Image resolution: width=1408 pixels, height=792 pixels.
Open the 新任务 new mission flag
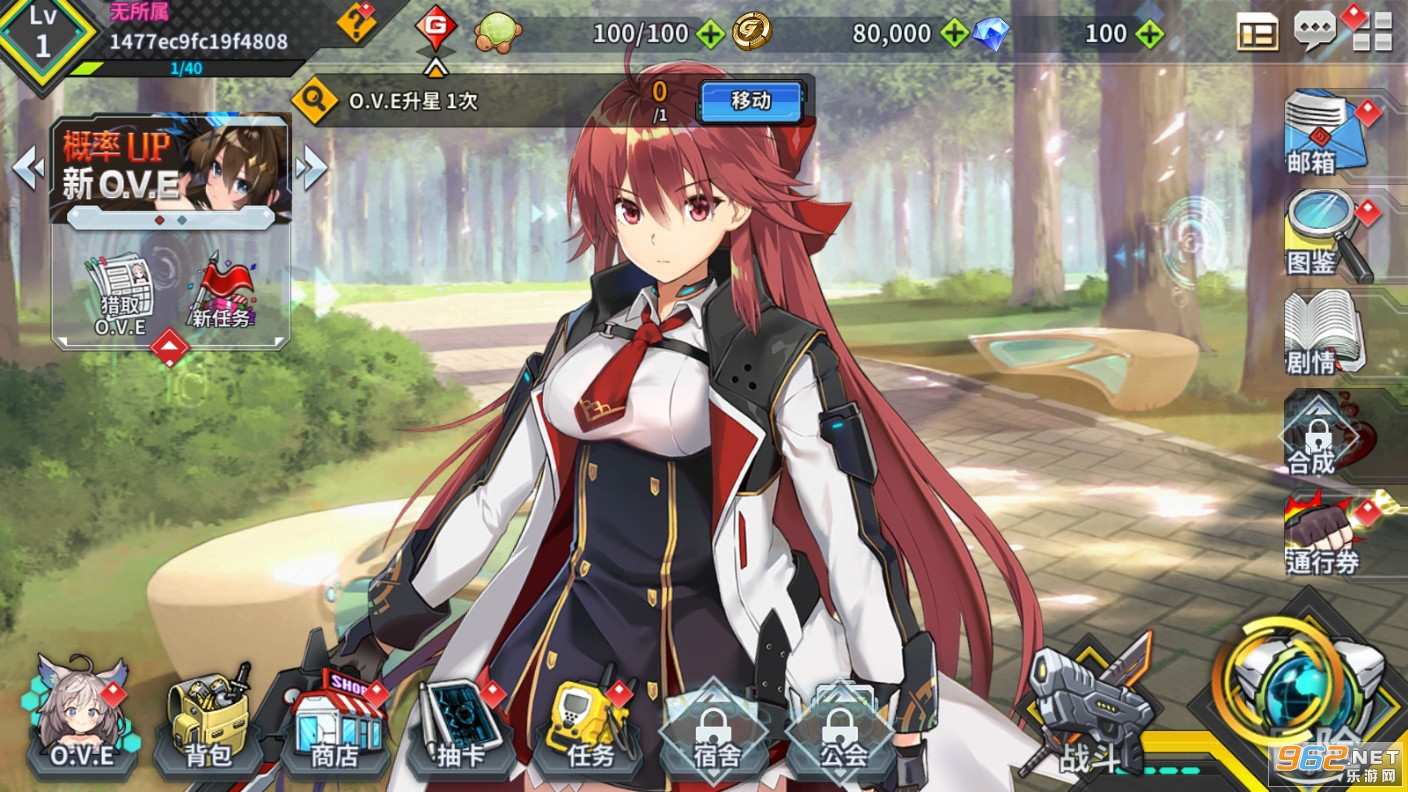222,295
